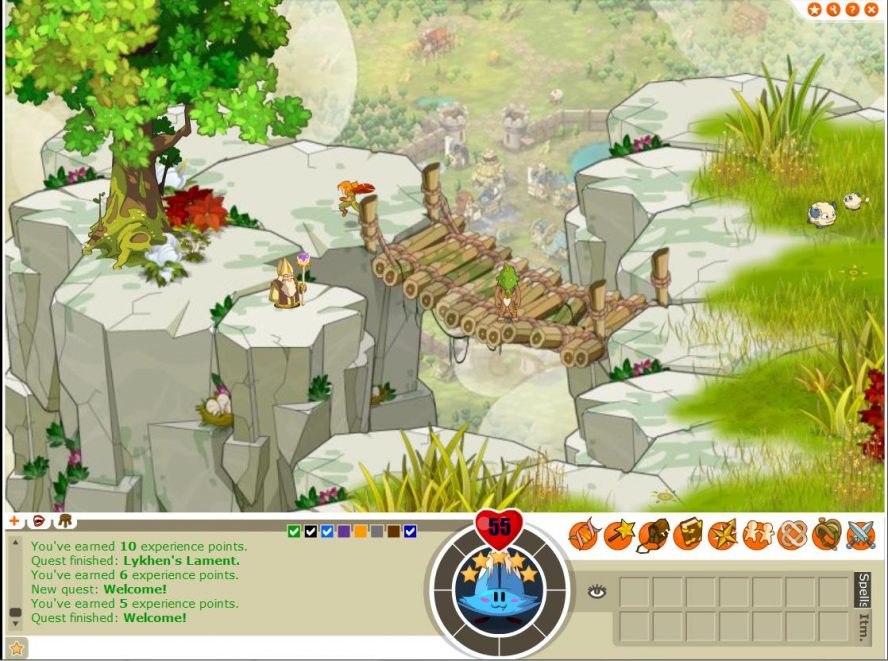The image size is (888, 661).
Task: Open the guild knot icon
Action: (791, 535)
